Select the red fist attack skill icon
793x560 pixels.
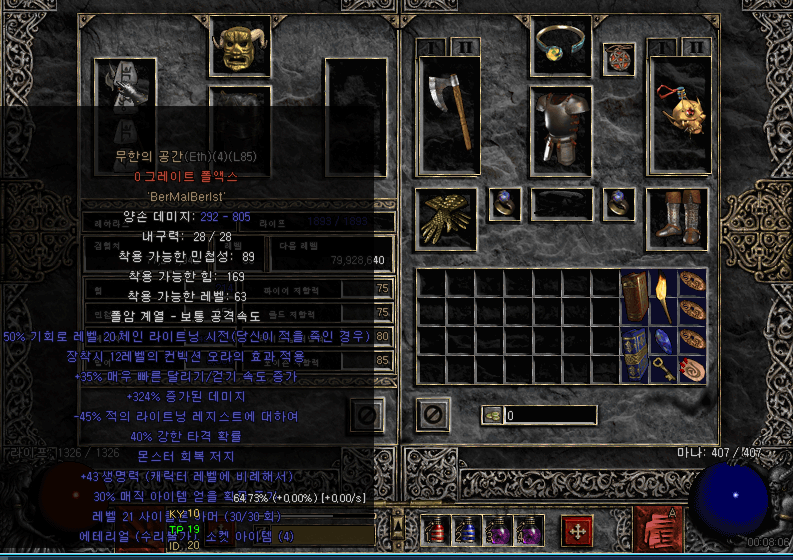click(x=658, y=530)
